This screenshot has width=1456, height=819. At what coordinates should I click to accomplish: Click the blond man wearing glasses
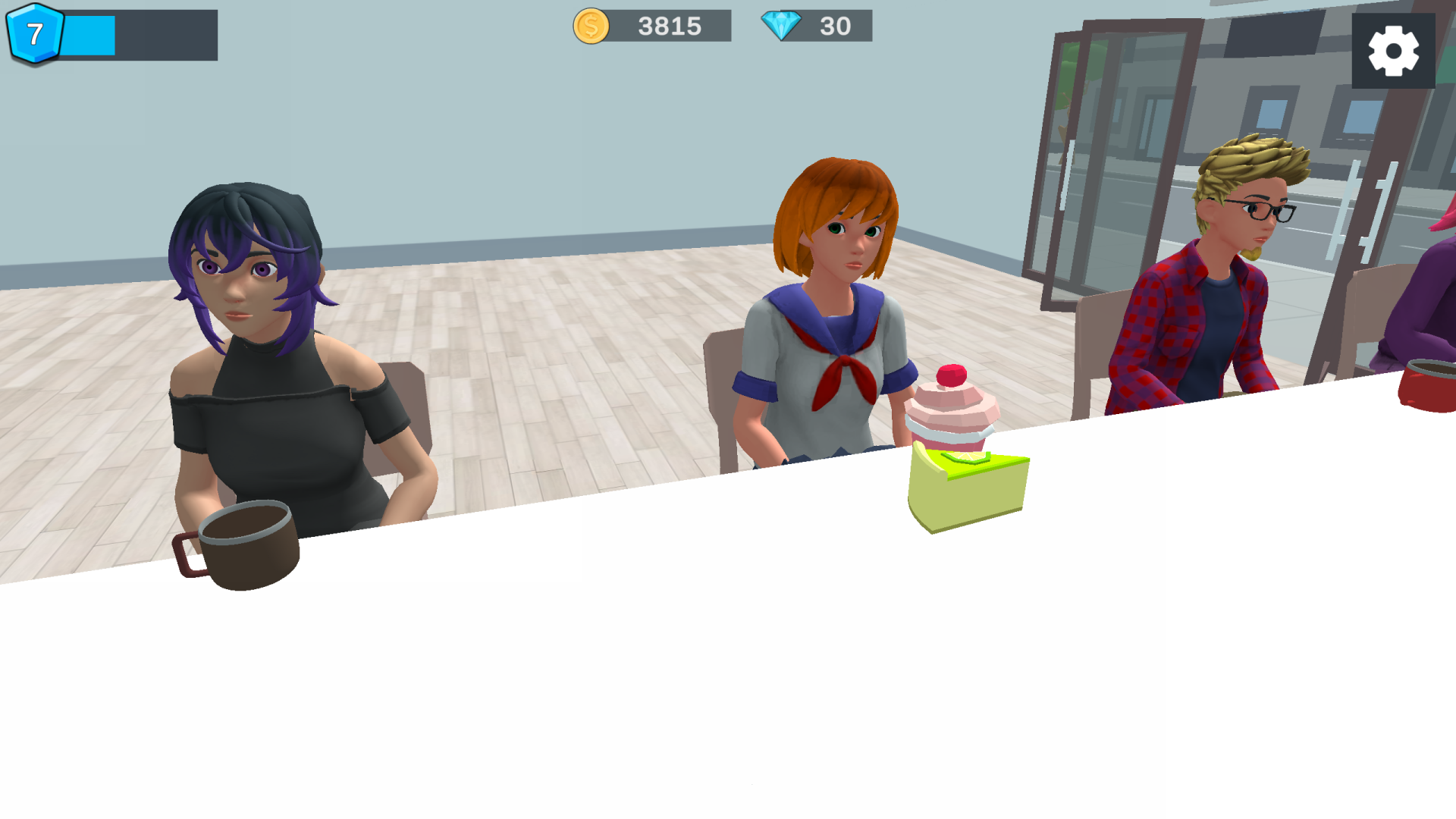(1228, 265)
